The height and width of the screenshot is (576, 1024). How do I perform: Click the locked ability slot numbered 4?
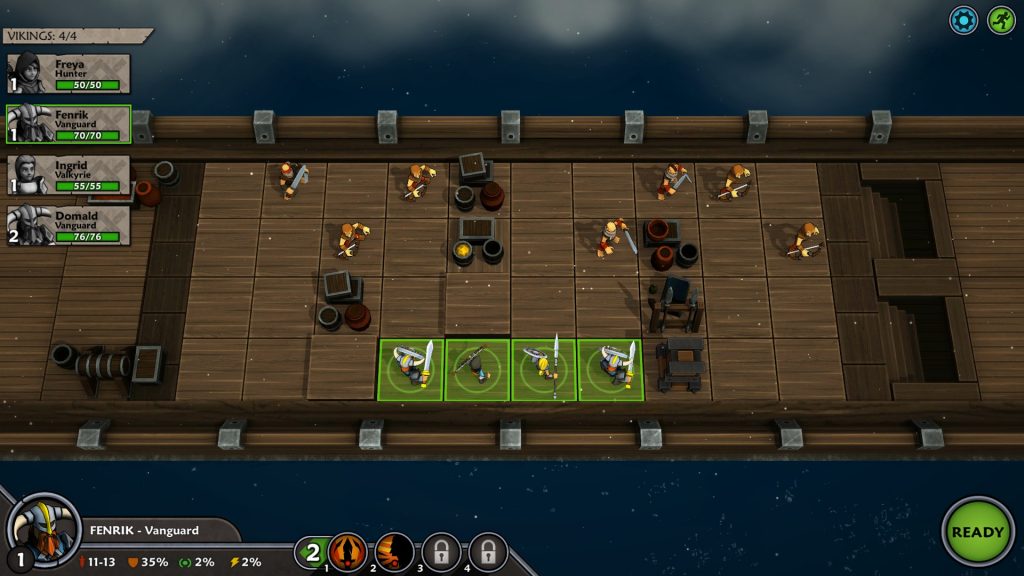click(x=488, y=551)
